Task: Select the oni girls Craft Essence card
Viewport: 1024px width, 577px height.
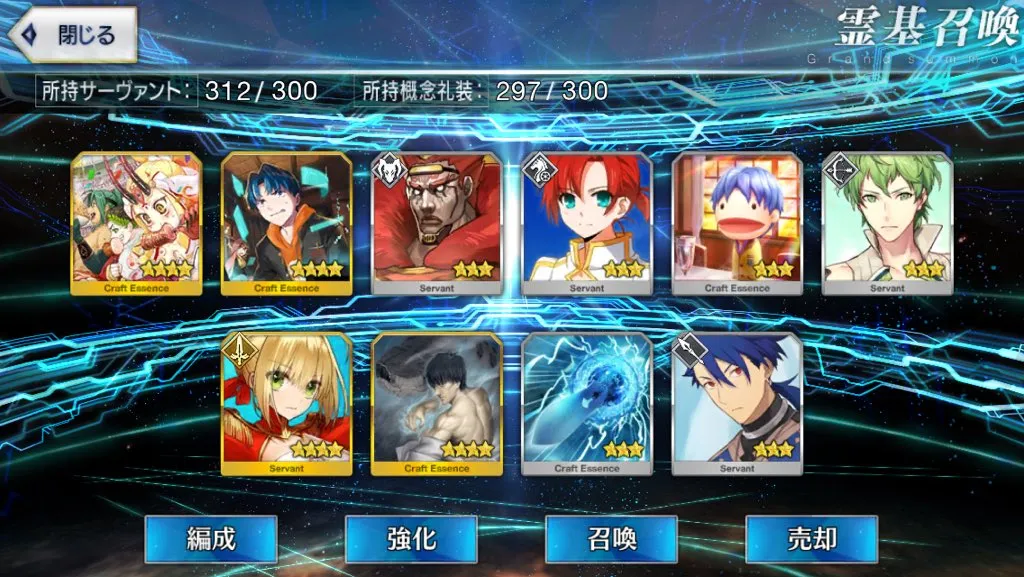Action: tap(137, 223)
